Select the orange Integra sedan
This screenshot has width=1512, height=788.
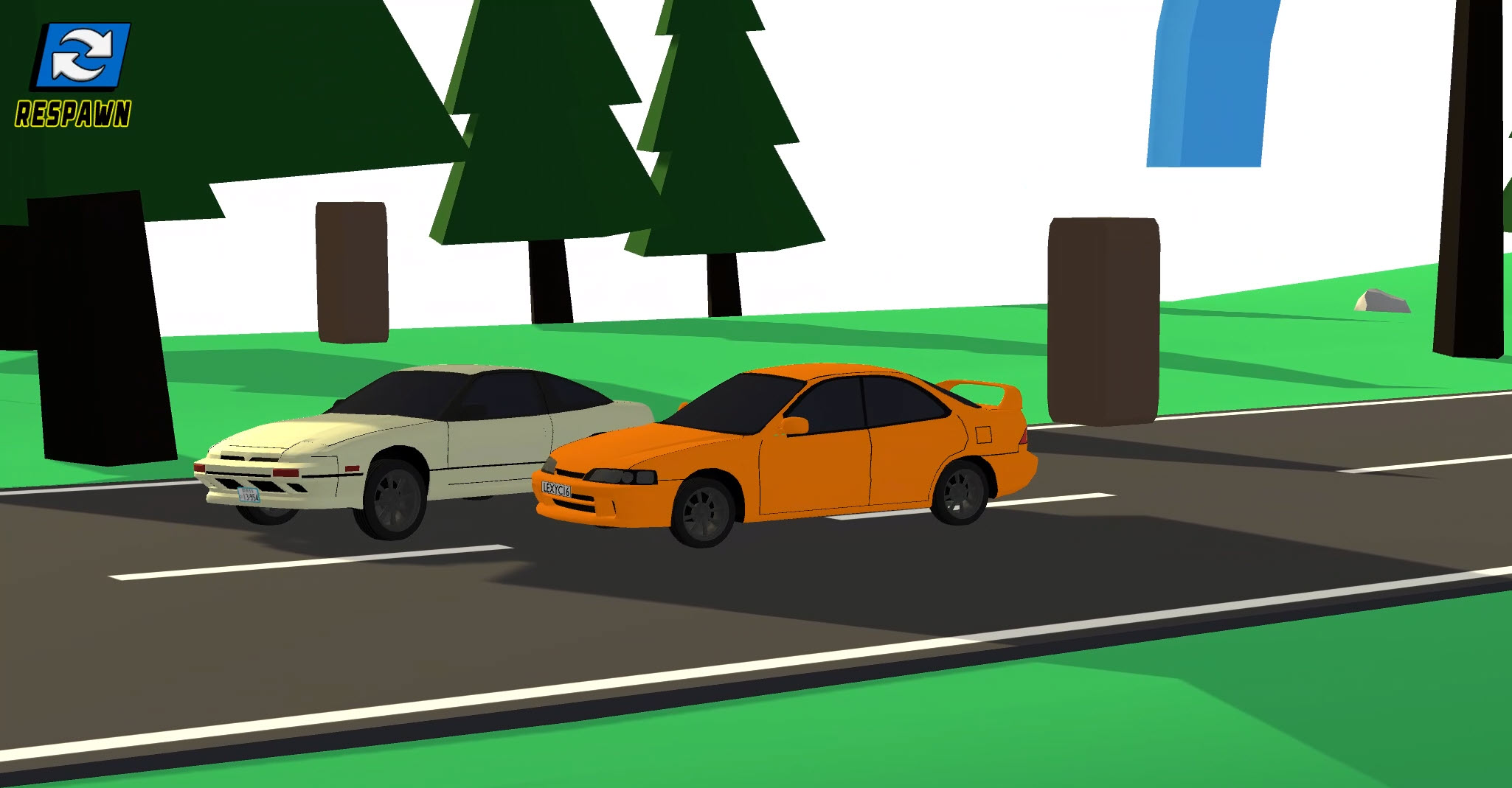click(x=811, y=442)
